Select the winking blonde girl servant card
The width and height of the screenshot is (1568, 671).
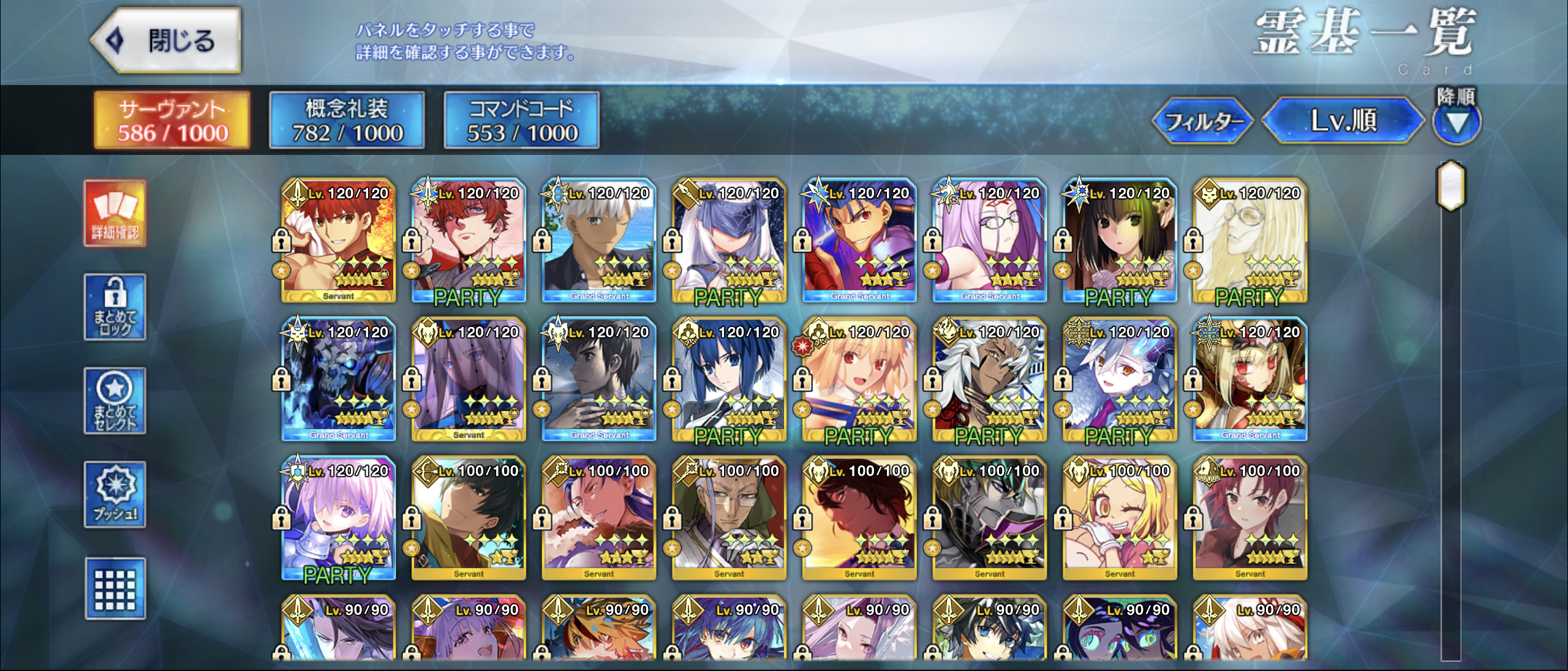[x=1120, y=519]
